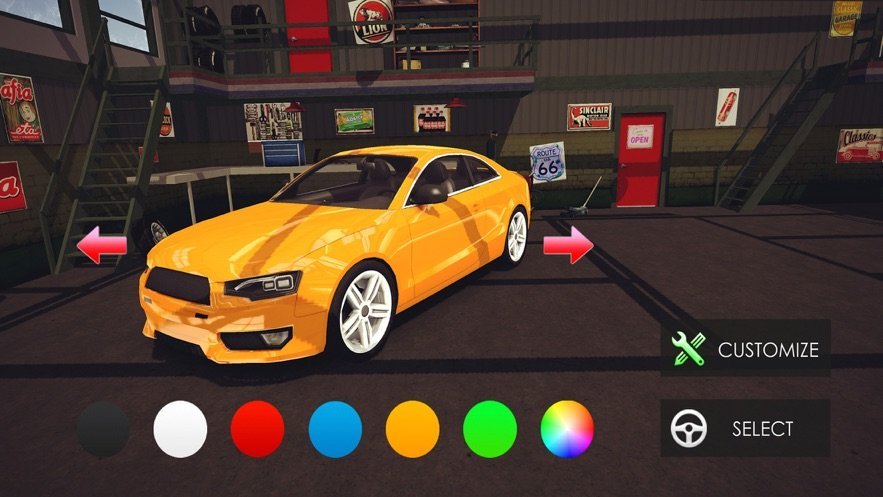Show the previous car with left arrow
Image resolution: width=883 pixels, height=497 pixels.
click(x=101, y=245)
